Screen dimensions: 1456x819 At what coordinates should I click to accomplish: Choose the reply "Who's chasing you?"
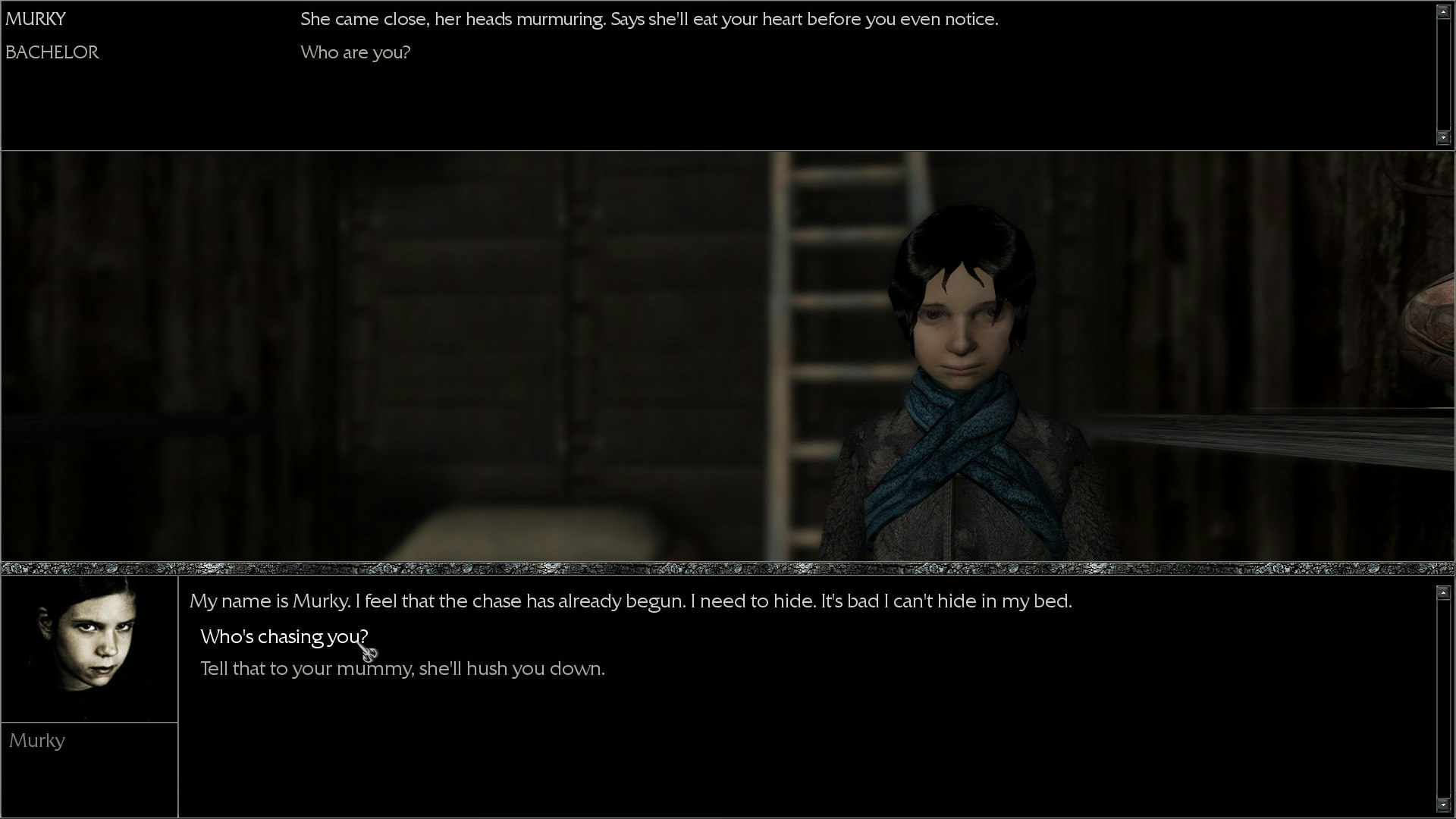(284, 637)
